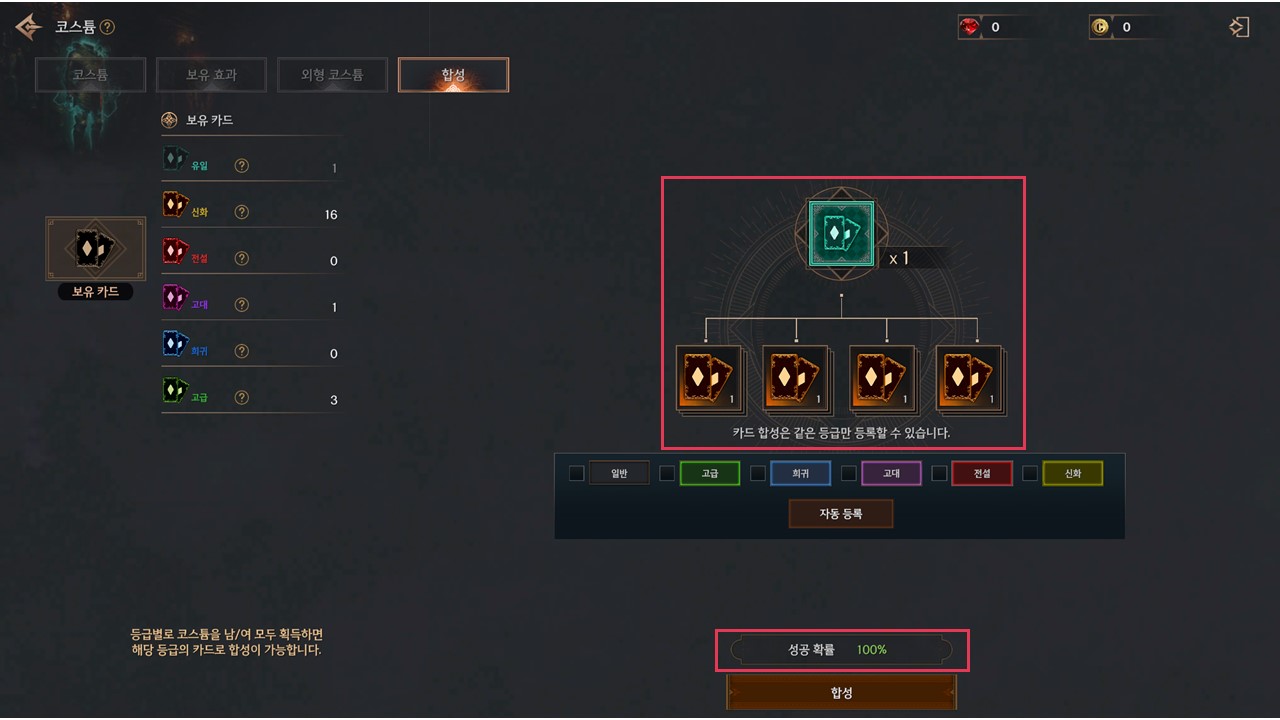The image size is (1280, 720).
Task: Tick the 일반 grade checkbox
Action: point(577,473)
